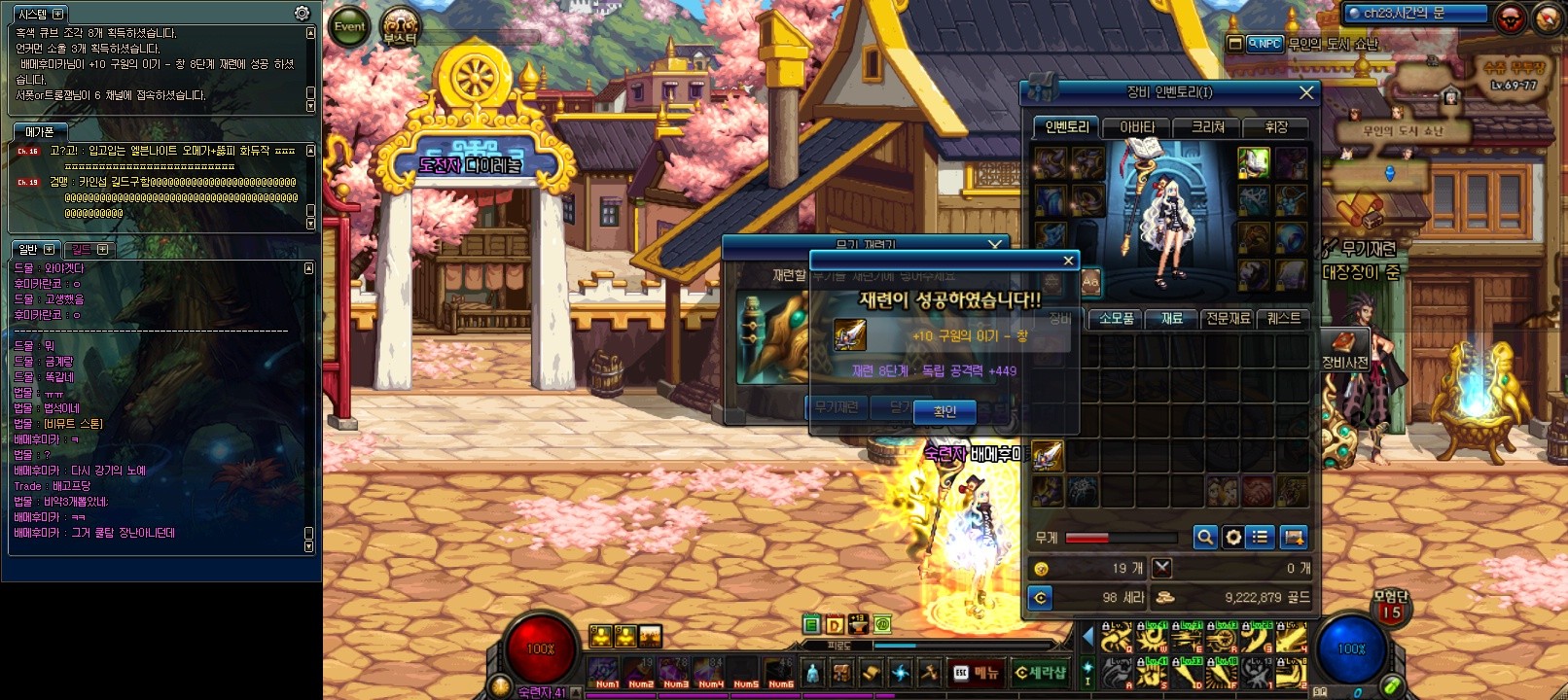Select the spear weapon in inventory

[x=1048, y=455]
